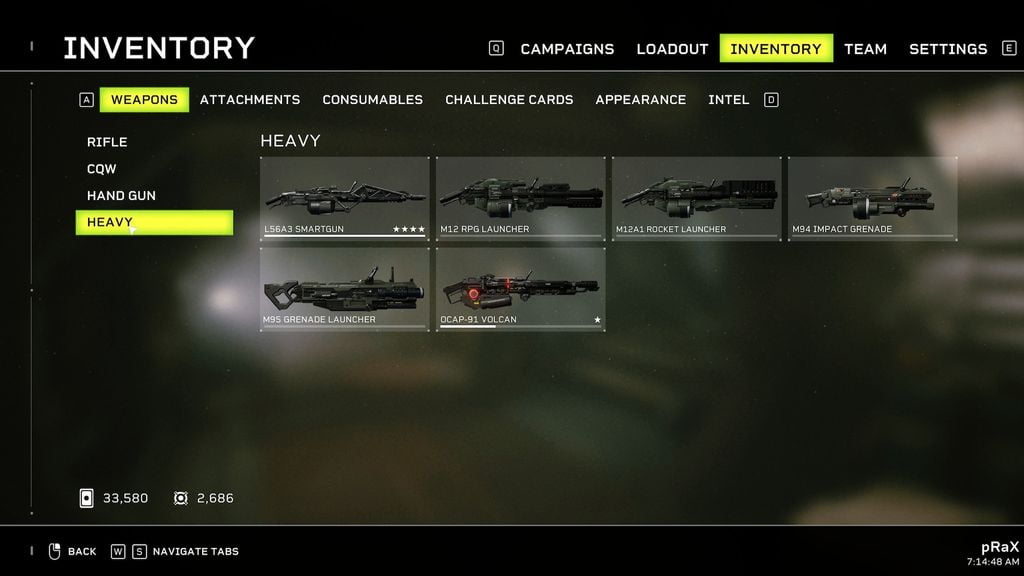Show the Attachments sub-tab
This screenshot has width=1024, height=576.
250,100
